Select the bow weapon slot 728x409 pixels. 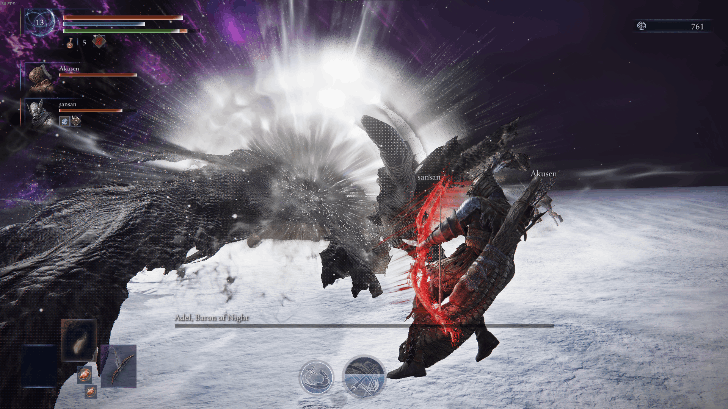[x=118, y=366]
